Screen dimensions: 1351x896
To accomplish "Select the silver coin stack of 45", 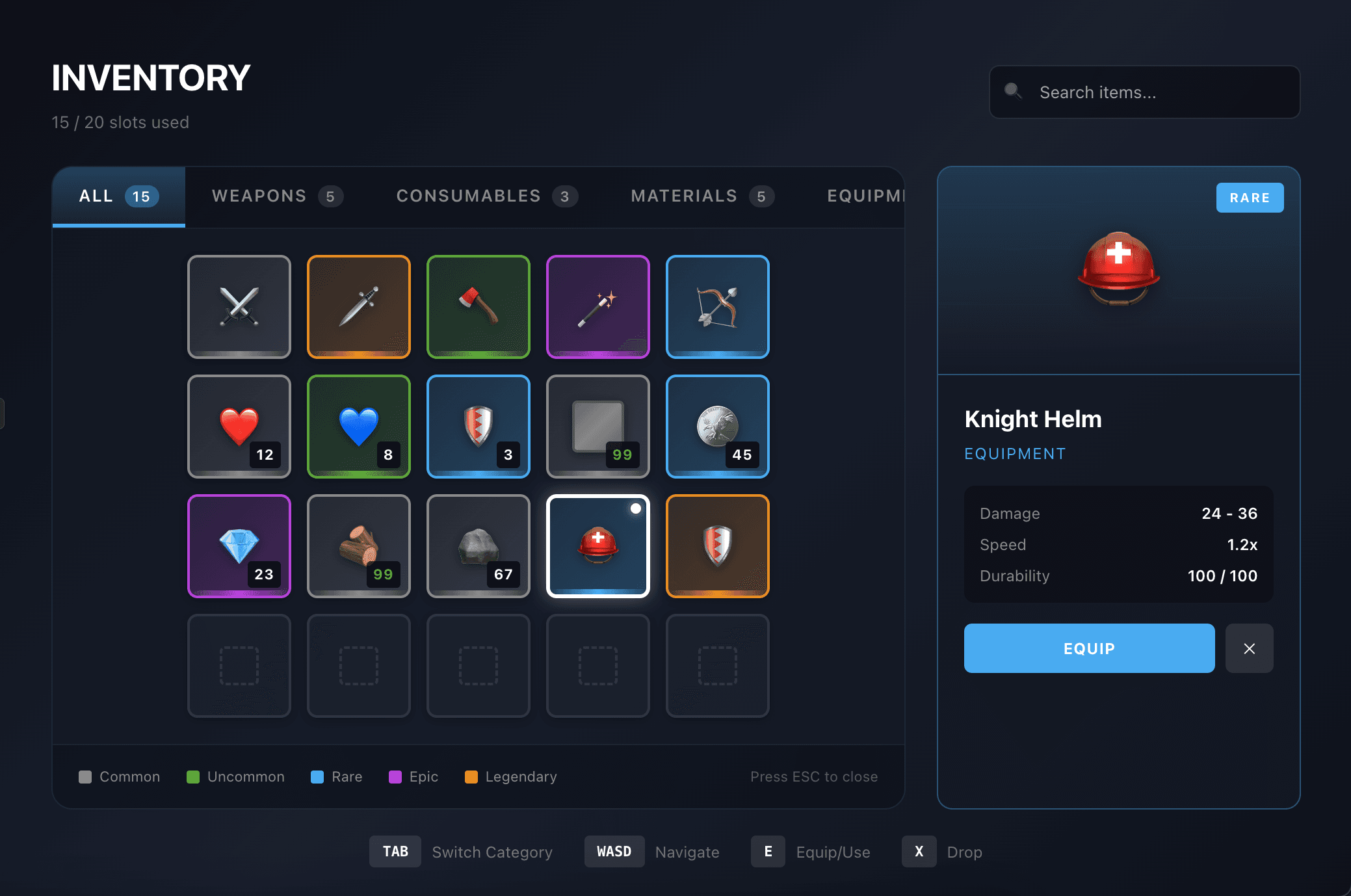I will click(717, 426).
